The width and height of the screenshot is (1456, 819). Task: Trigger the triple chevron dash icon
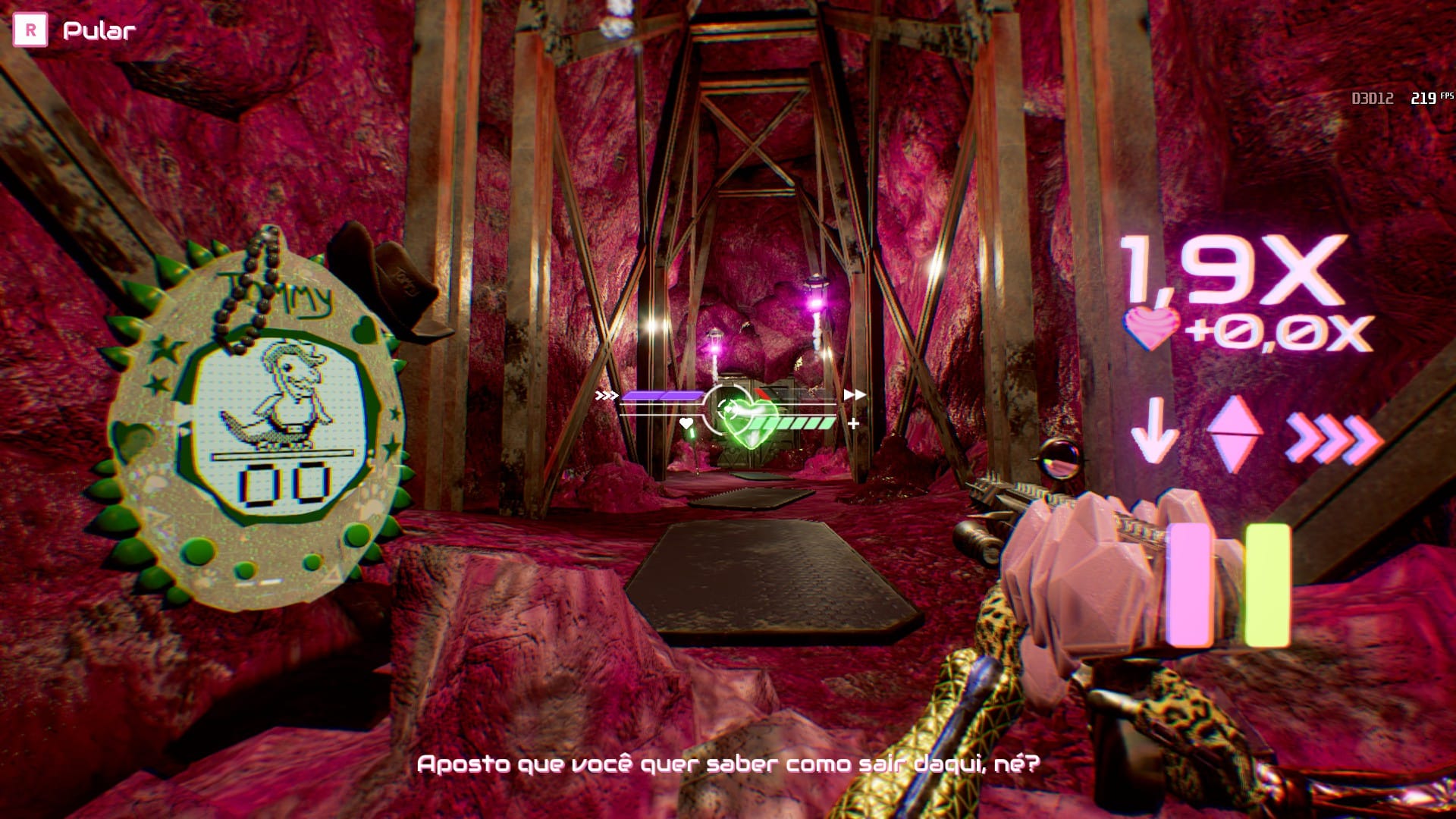[x=1333, y=438]
